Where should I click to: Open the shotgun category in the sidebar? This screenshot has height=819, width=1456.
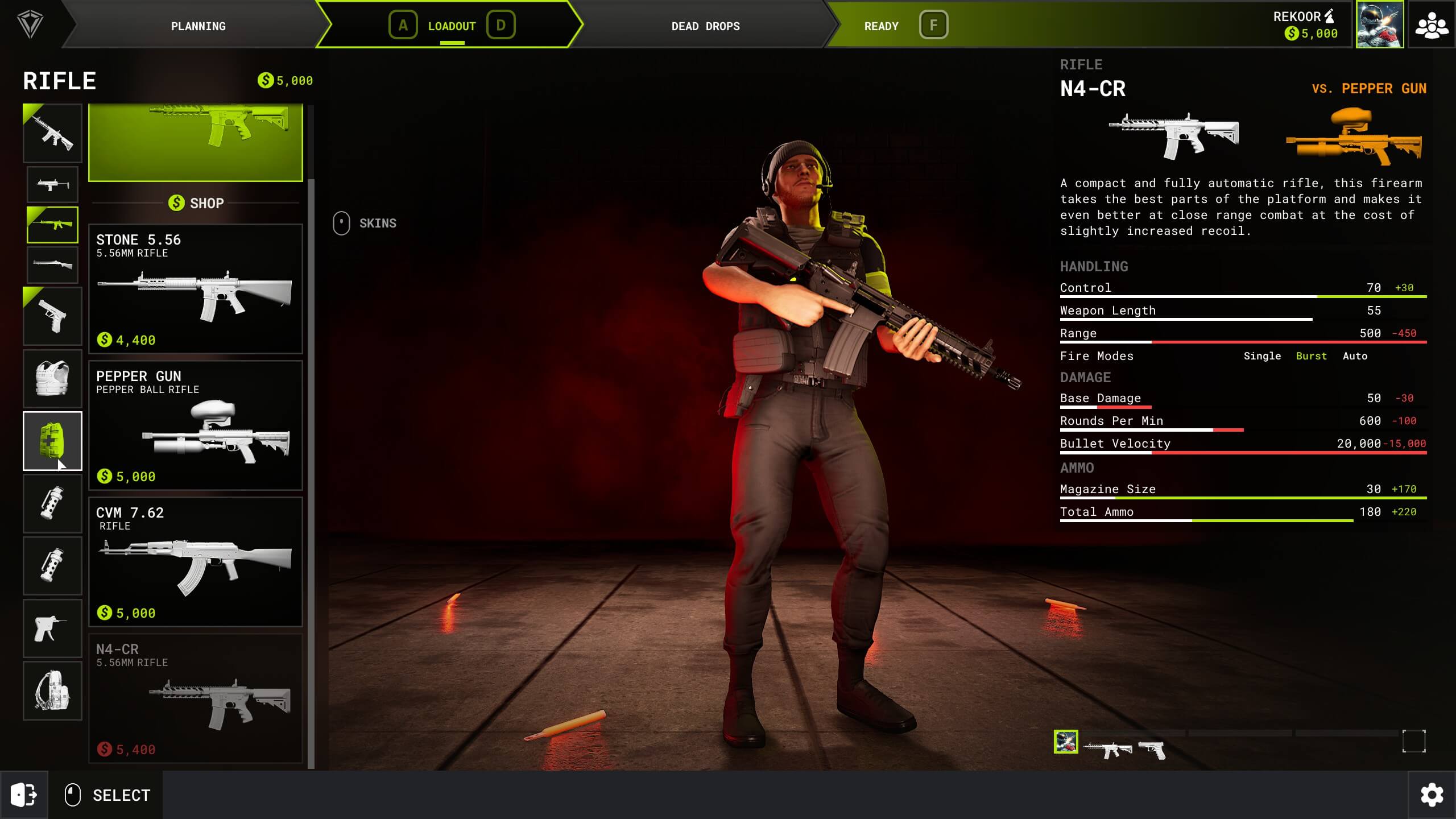point(52,264)
